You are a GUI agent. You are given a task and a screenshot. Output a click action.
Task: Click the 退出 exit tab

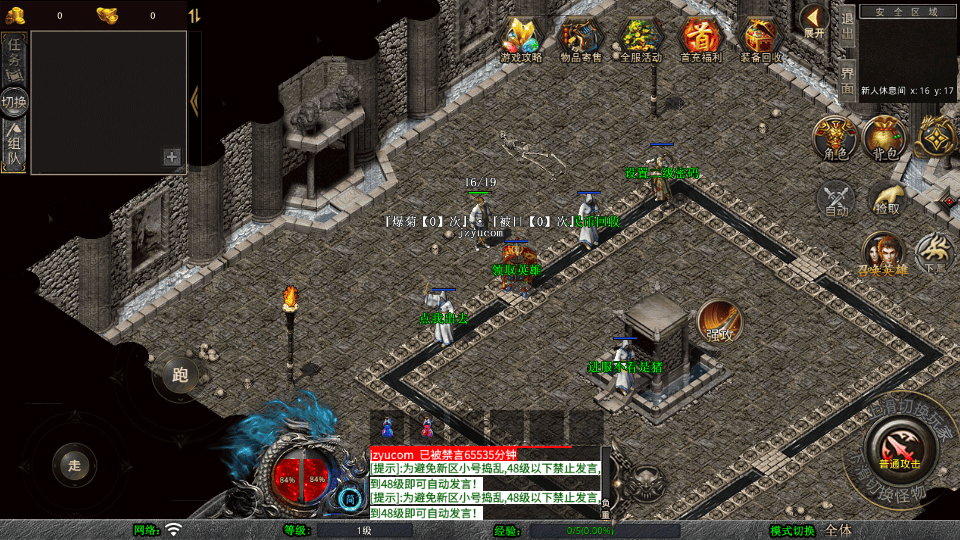(x=847, y=26)
